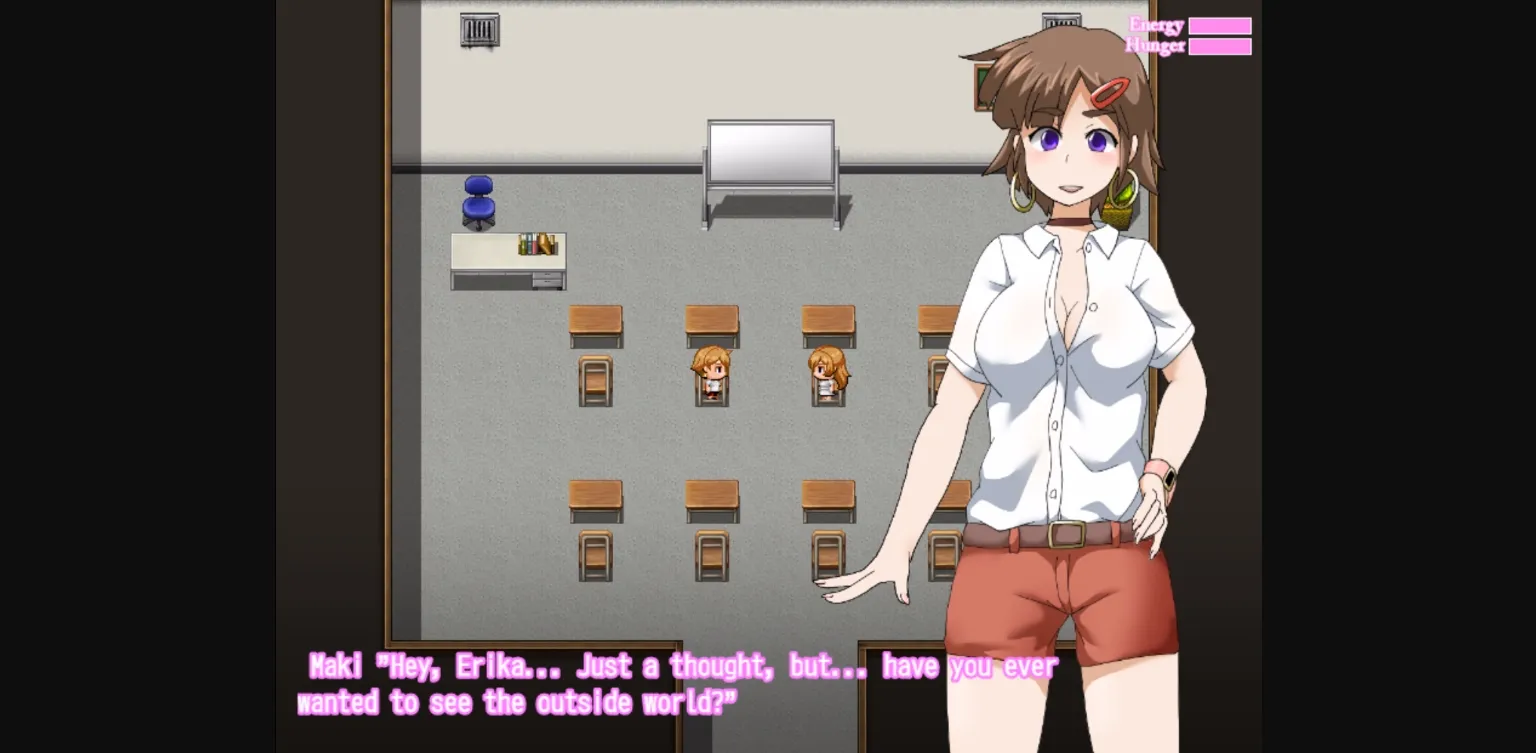Screen dimensions: 1536x753
Task: Click the right air vent icon
Action: coord(1063,17)
